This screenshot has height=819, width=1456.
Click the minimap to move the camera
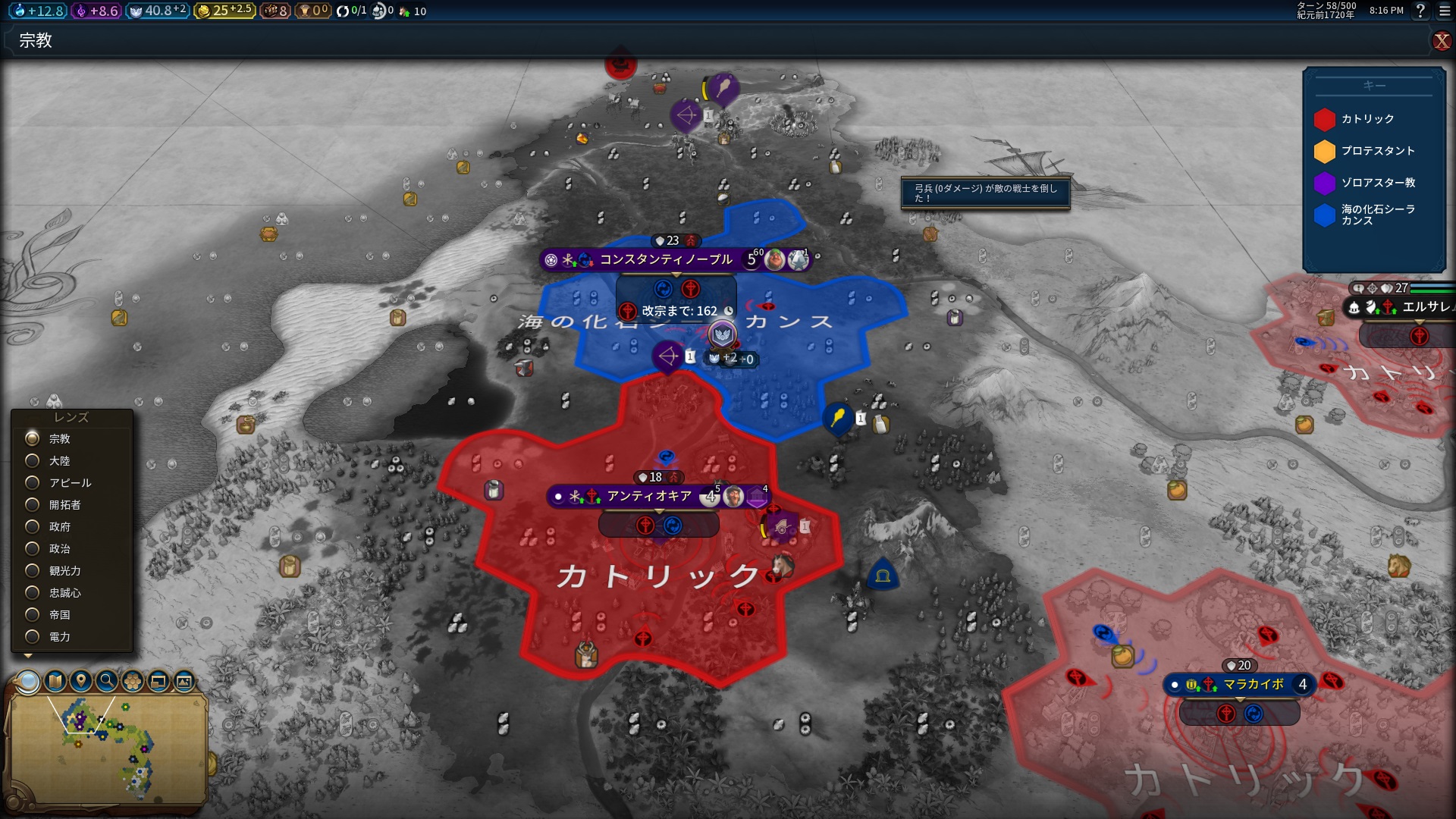point(106,751)
